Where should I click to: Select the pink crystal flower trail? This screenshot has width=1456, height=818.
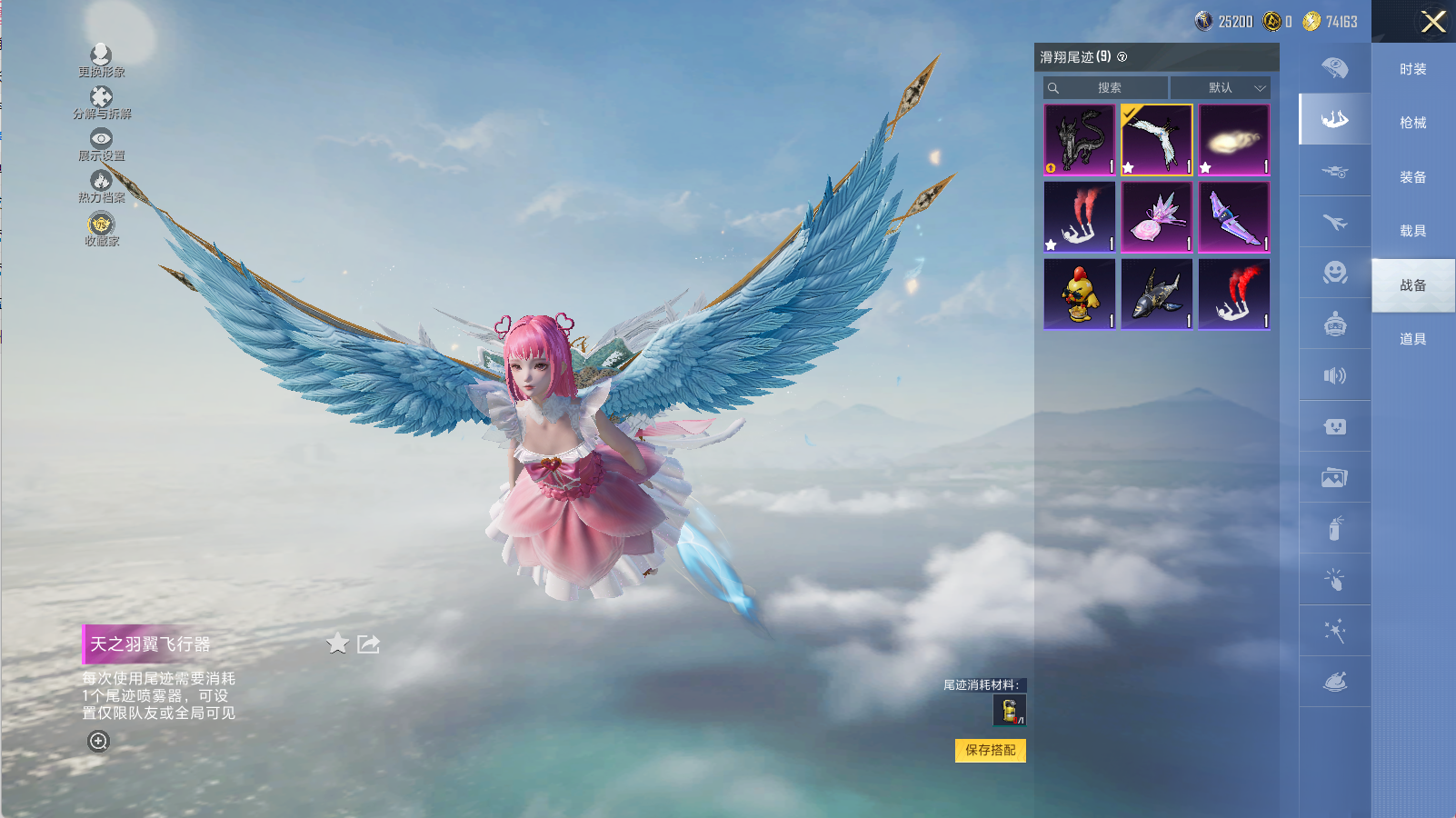pos(1156,217)
